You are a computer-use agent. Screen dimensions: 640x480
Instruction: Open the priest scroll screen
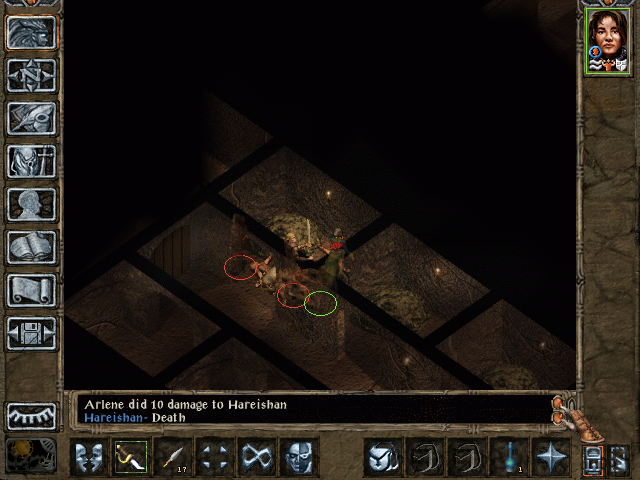tap(31, 289)
